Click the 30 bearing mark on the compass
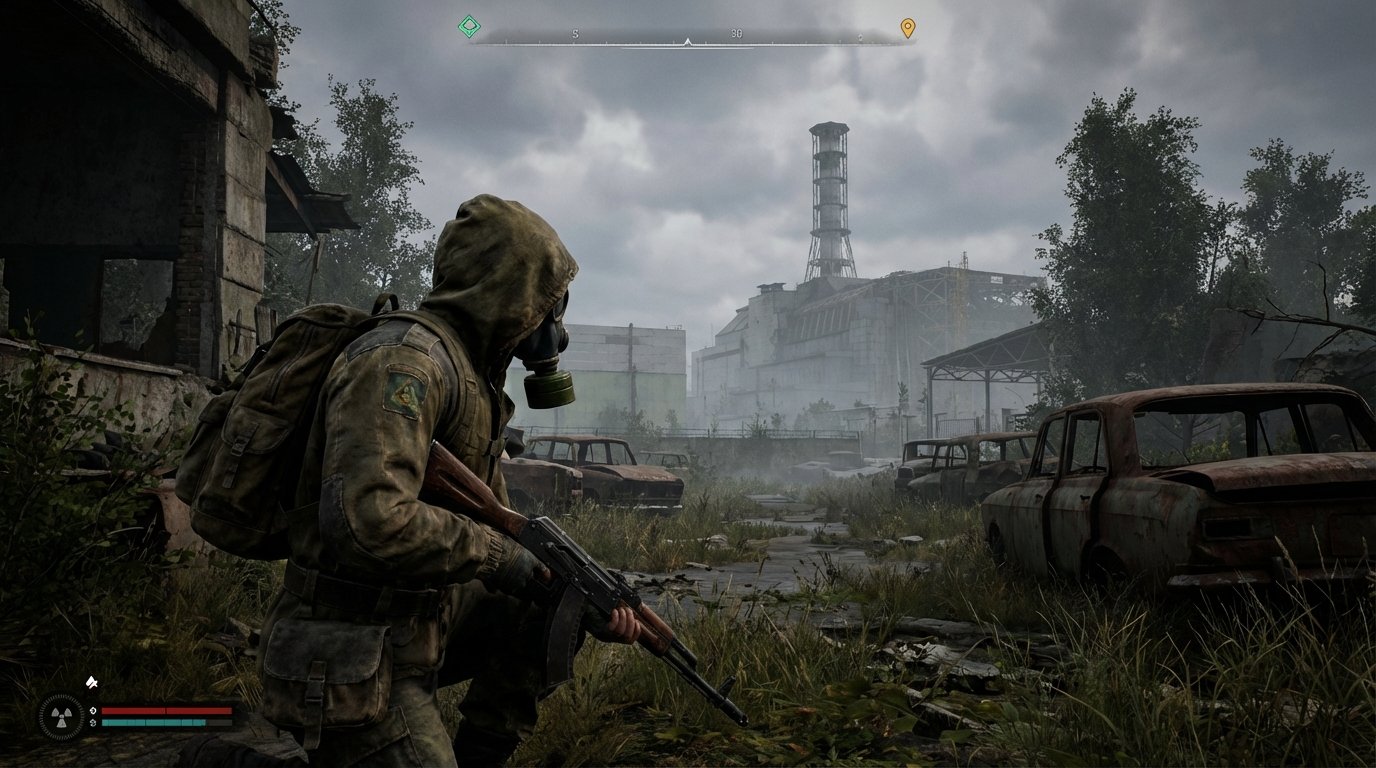 tap(737, 32)
